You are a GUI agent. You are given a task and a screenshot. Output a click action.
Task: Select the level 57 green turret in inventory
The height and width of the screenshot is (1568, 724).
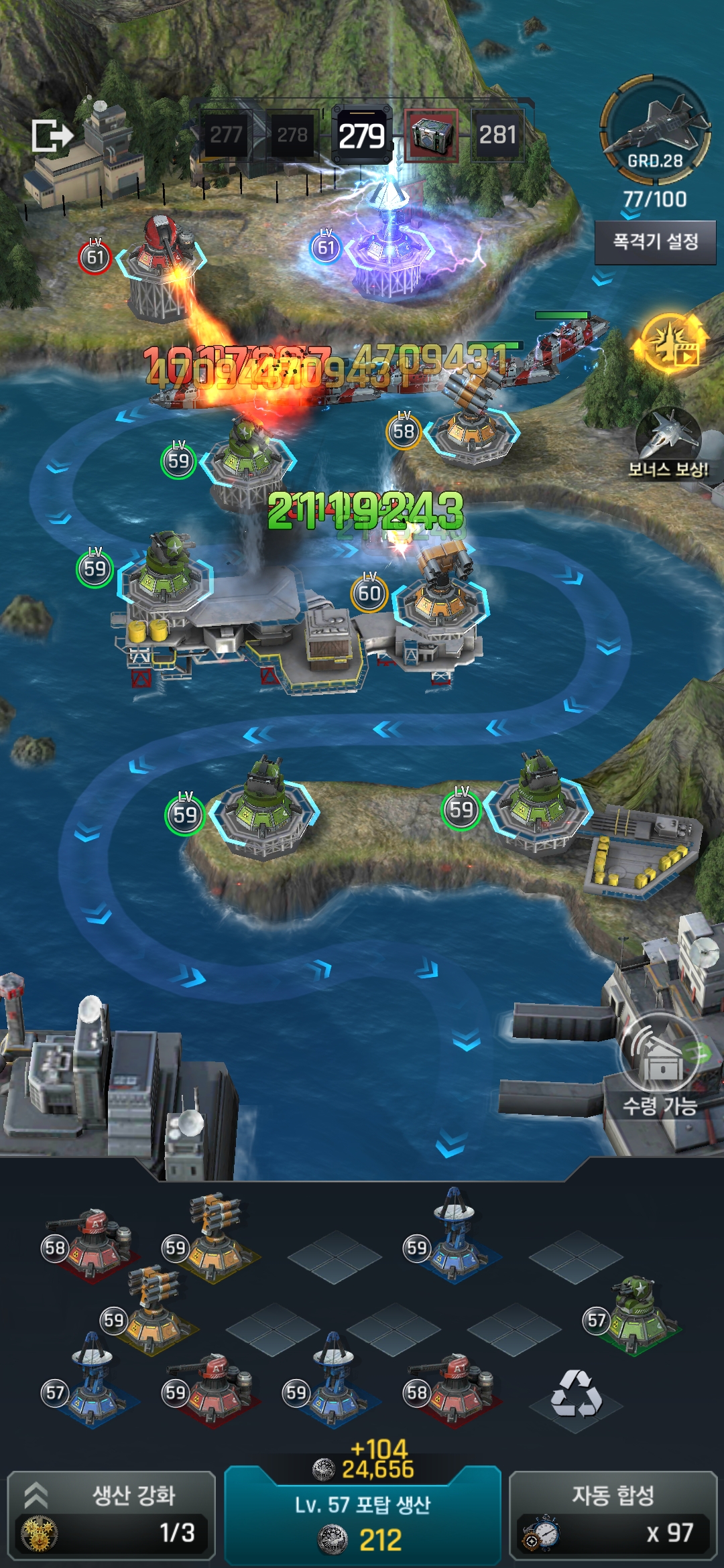pyautogui.click(x=636, y=1315)
